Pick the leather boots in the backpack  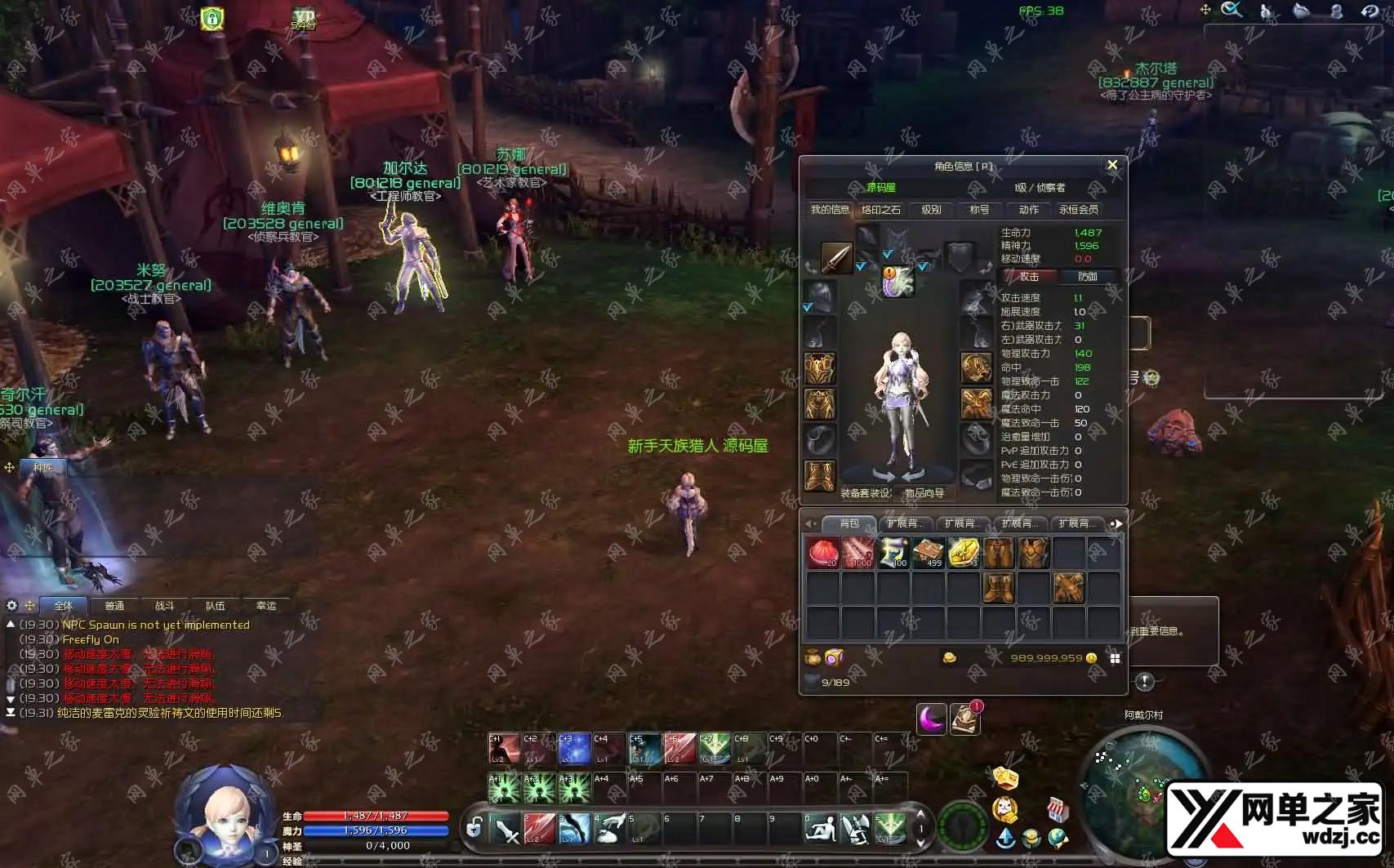[x=998, y=587]
